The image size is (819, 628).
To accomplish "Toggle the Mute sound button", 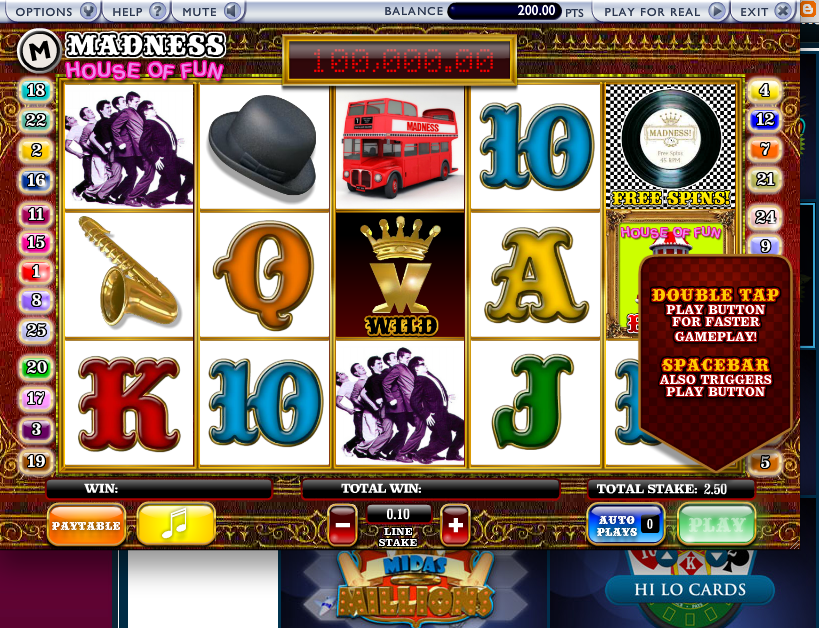I will pyautogui.click(x=213, y=11).
